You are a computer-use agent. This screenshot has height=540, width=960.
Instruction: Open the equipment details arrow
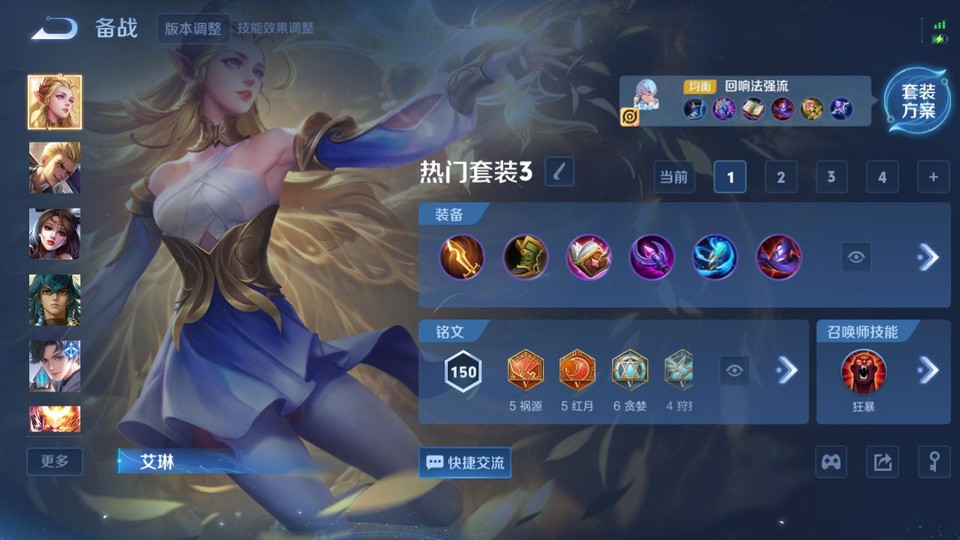click(x=928, y=257)
